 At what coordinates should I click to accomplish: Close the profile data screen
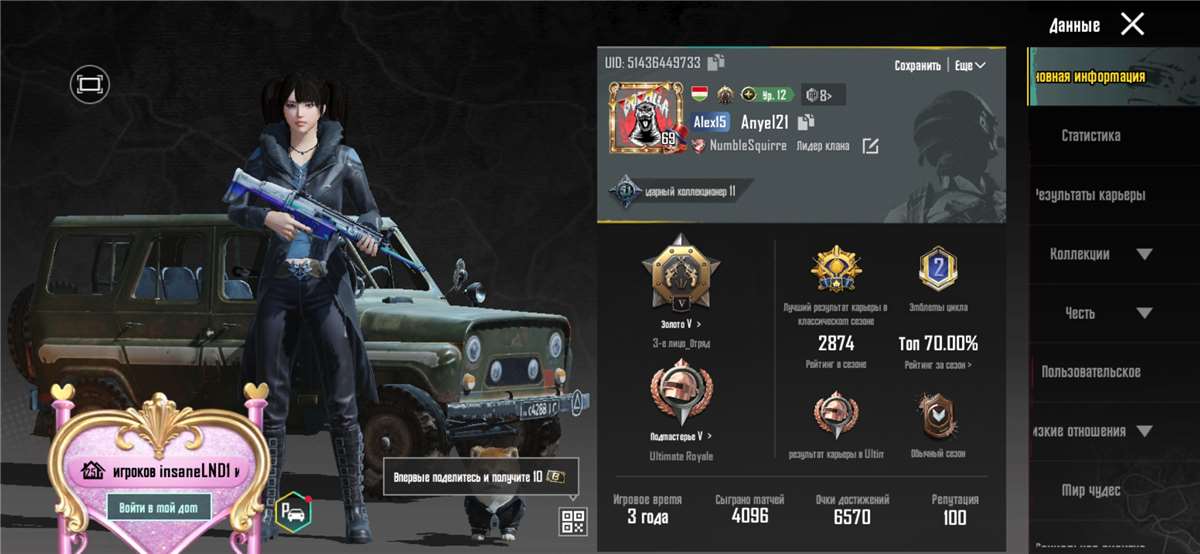pyautogui.click(x=1132, y=25)
